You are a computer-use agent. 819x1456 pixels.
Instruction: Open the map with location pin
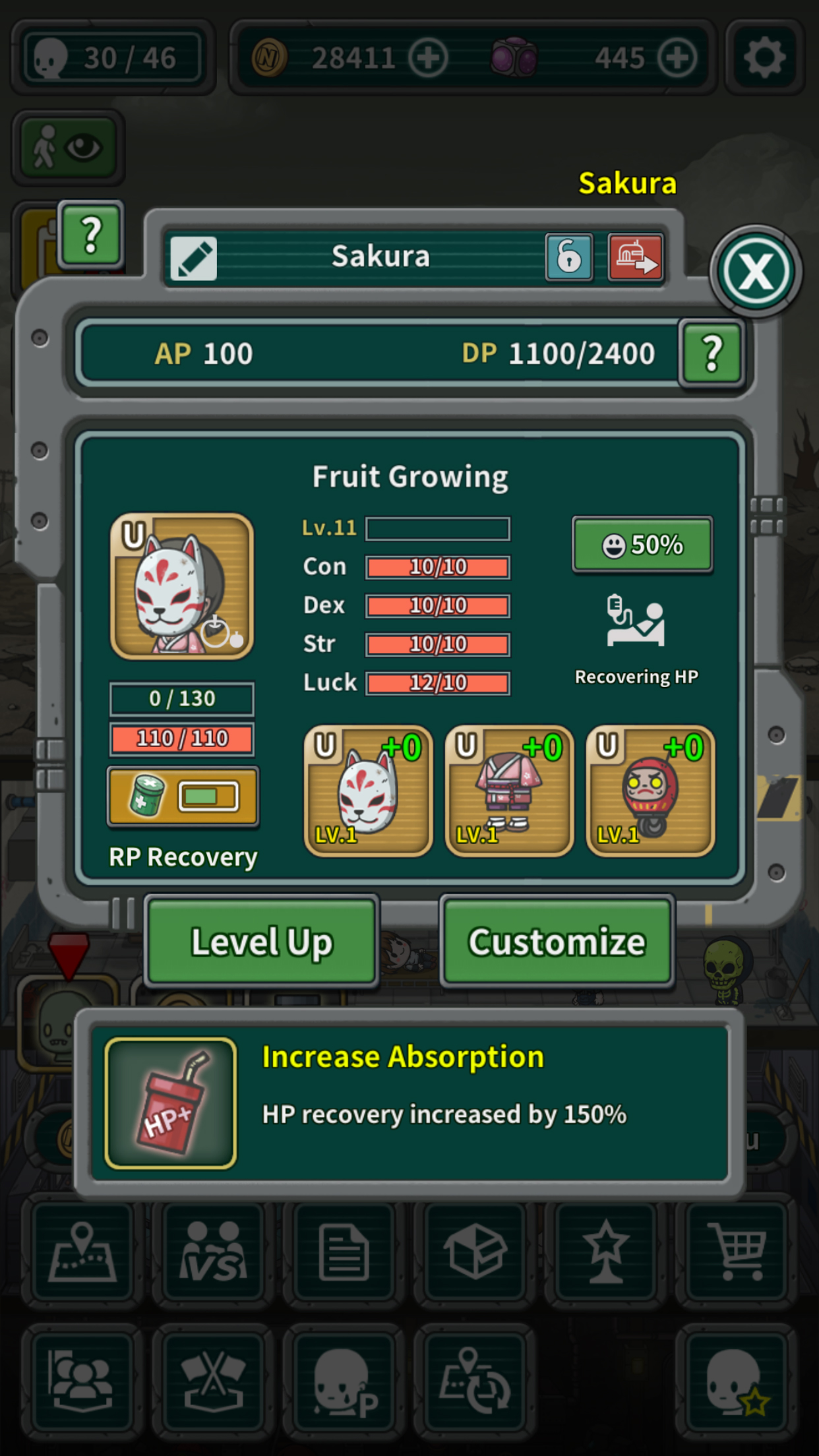[x=82, y=1251]
